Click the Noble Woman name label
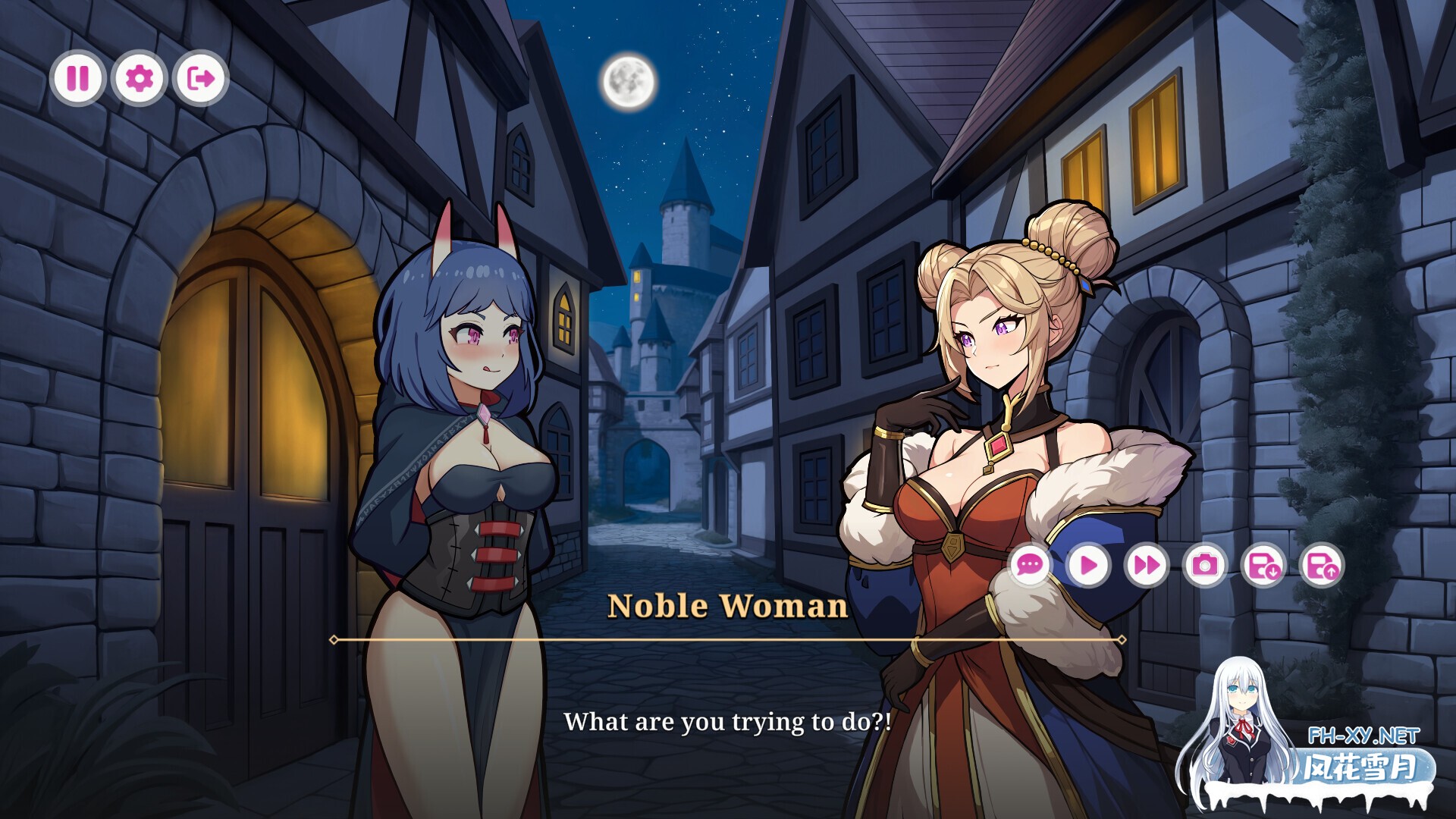The width and height of the screenshot is (1456, 819). [x=726, y=607]
